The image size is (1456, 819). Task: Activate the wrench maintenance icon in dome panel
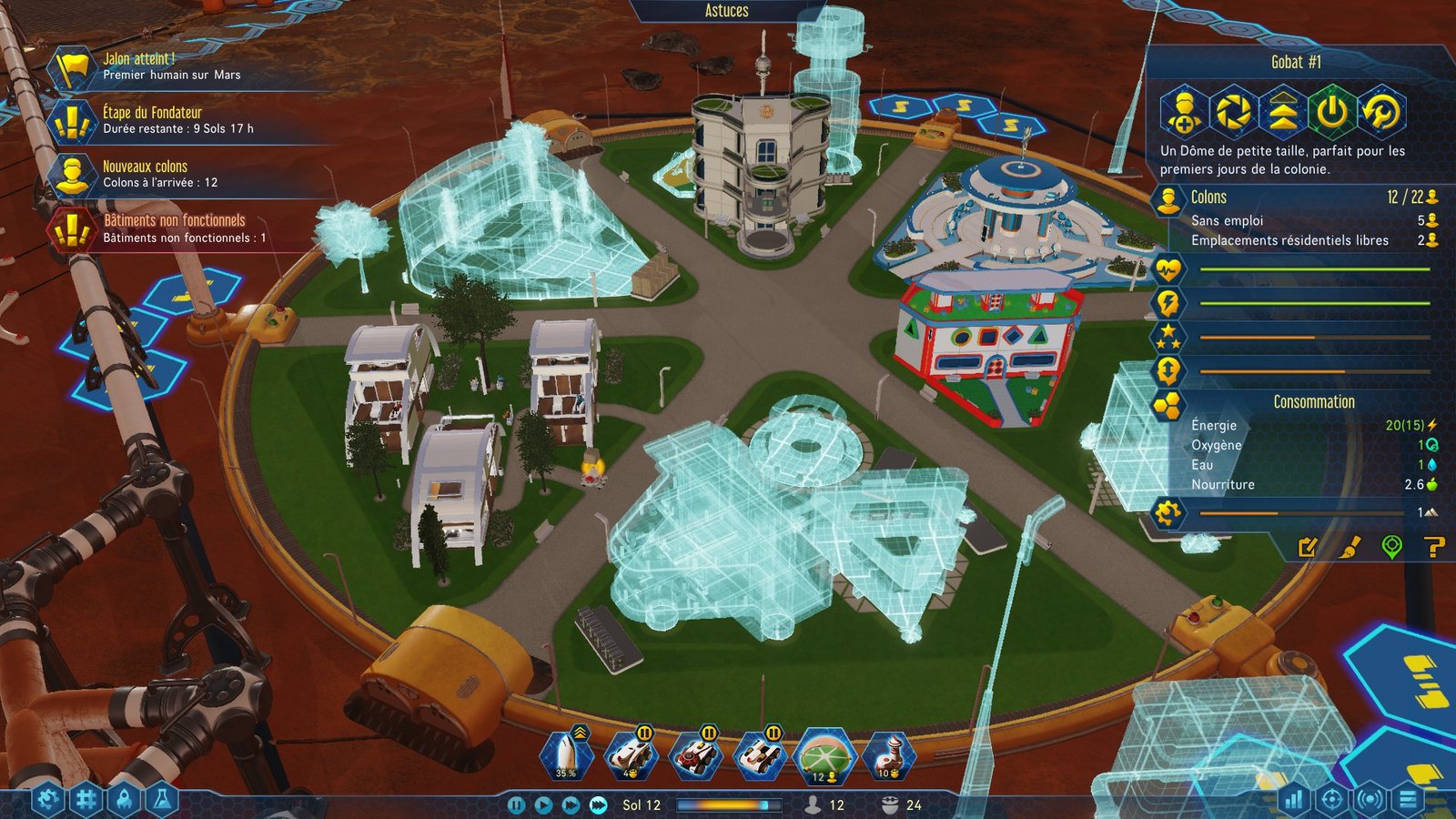coord(1382,112)
